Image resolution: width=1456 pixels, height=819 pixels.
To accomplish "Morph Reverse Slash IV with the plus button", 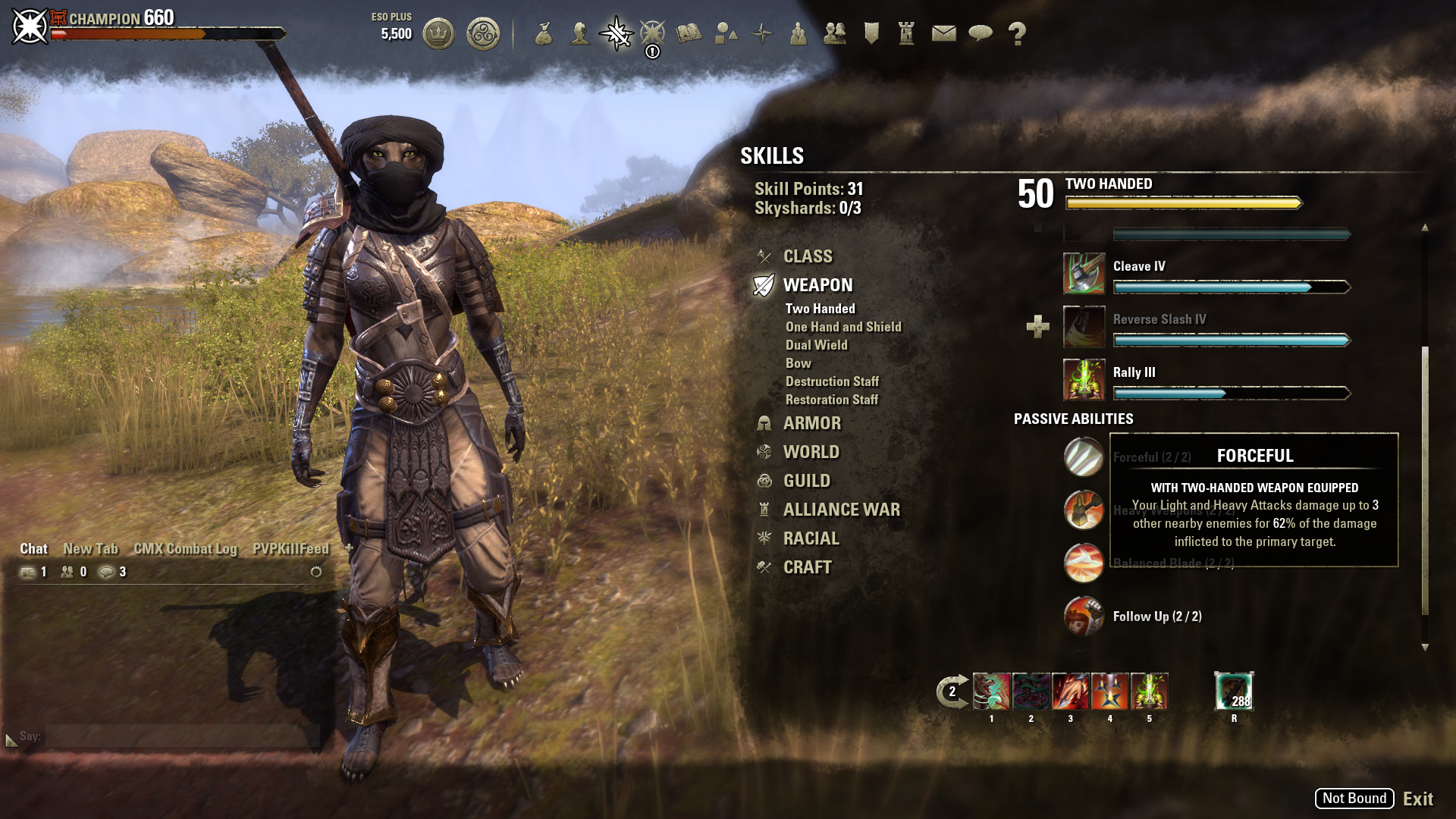I will (1037, 327).
